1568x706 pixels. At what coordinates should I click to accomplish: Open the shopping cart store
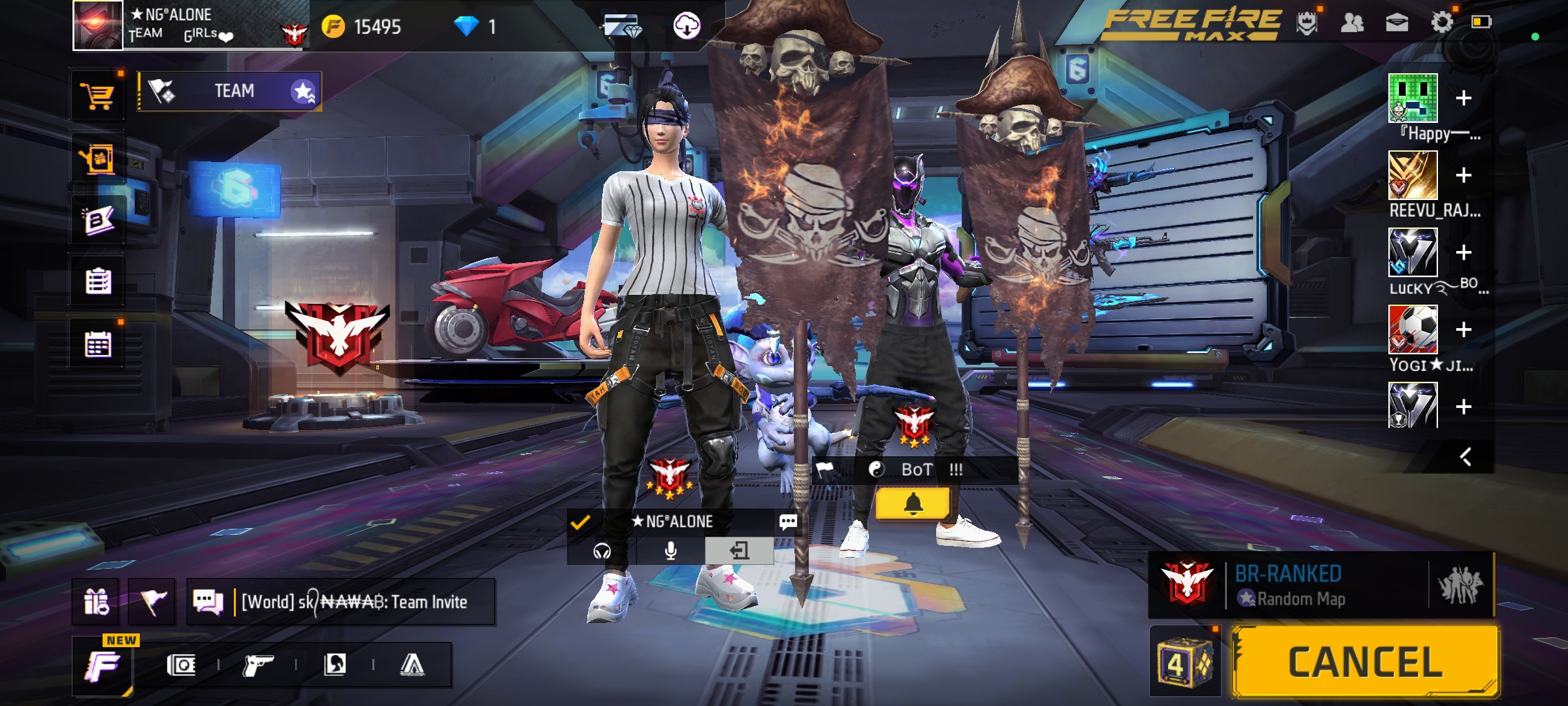[97, 97]
